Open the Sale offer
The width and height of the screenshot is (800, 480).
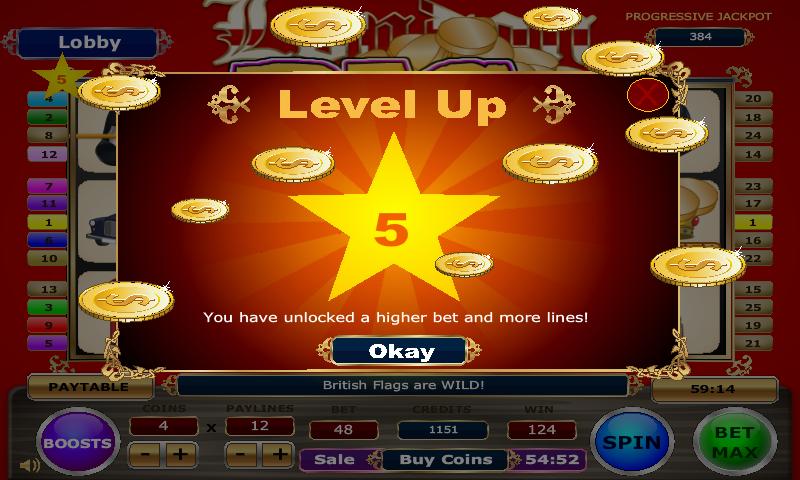[x=335, y=460]
